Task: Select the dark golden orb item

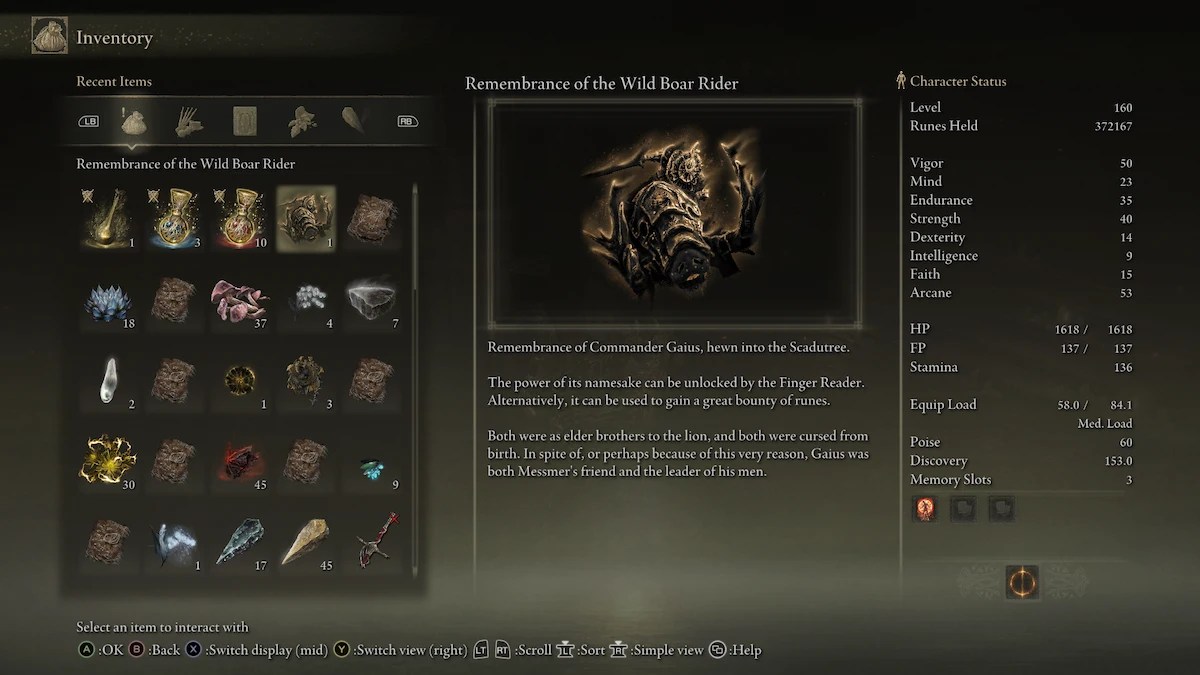Action: click(239, 380)
